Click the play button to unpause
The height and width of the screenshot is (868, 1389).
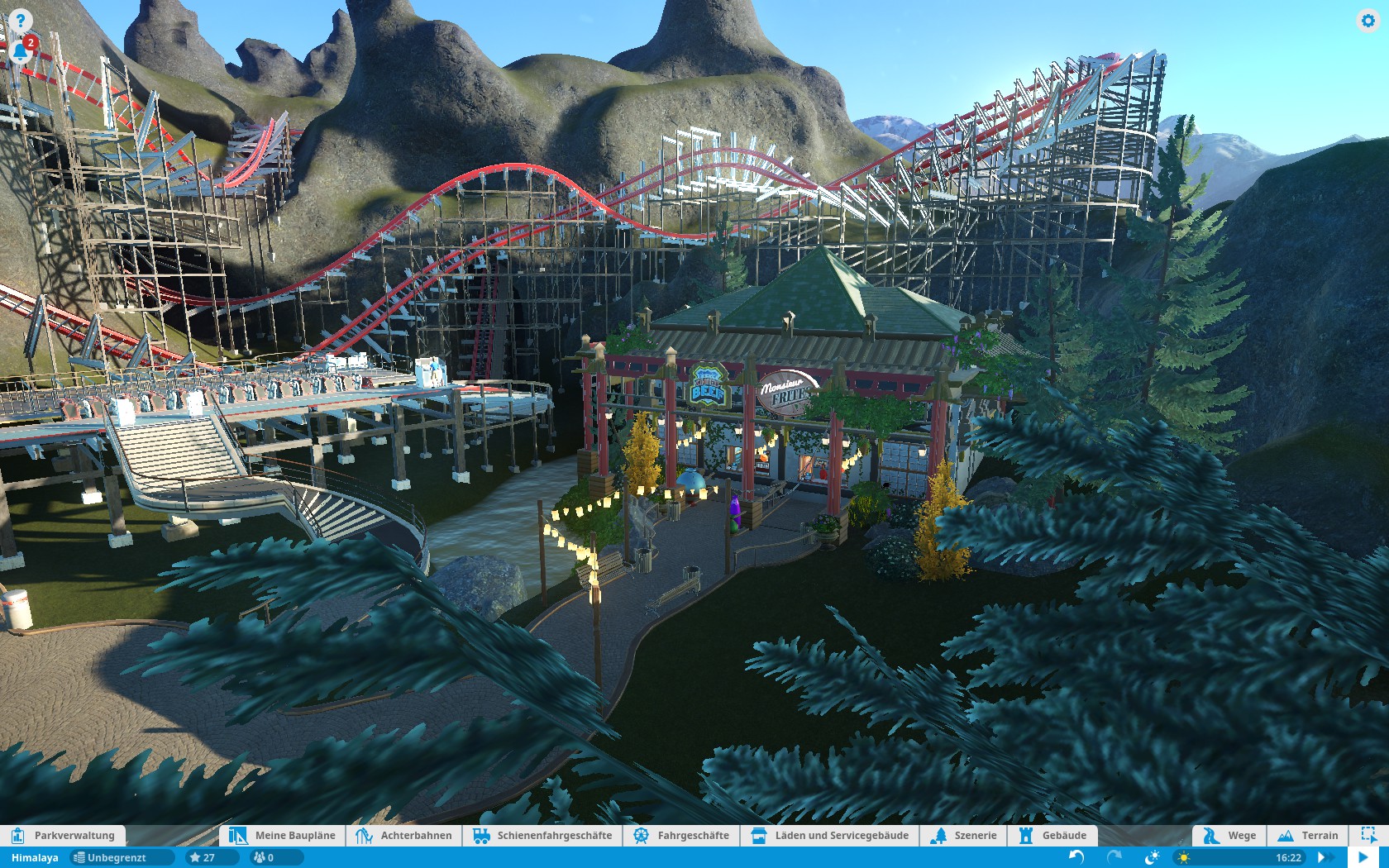click(x=1364, y=857)
